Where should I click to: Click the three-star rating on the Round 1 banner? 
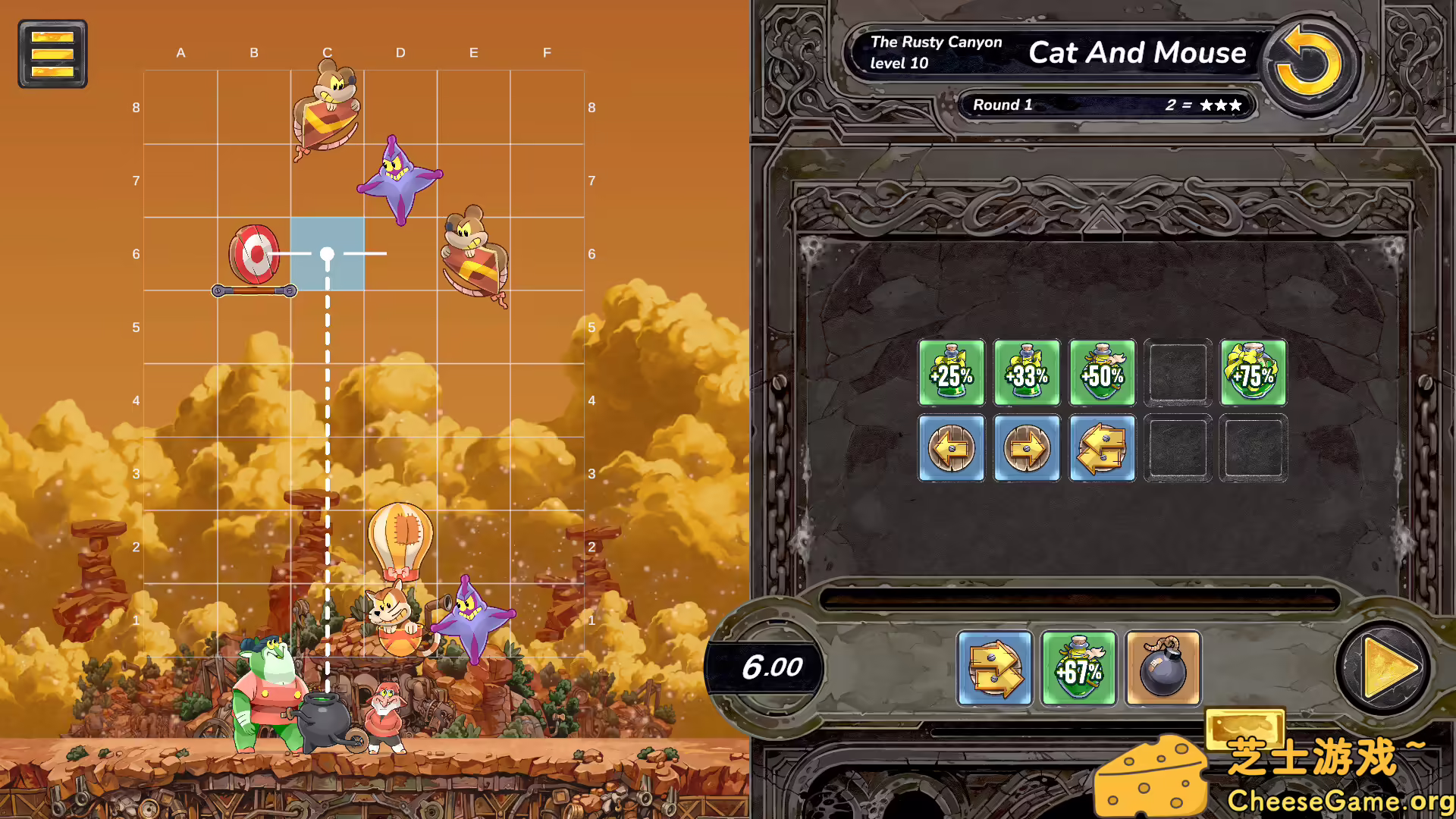1219,105
